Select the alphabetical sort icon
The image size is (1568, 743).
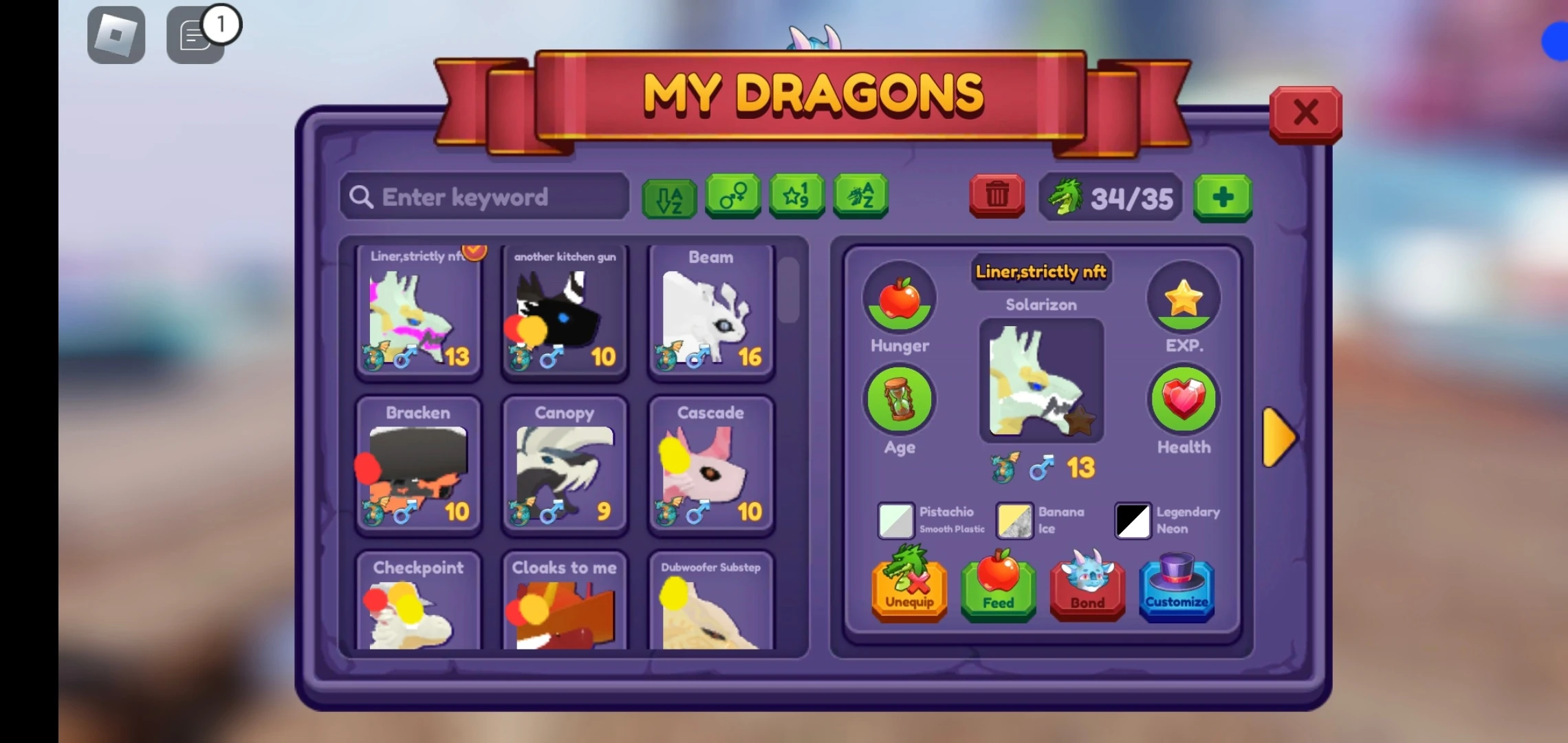(668, 197)
